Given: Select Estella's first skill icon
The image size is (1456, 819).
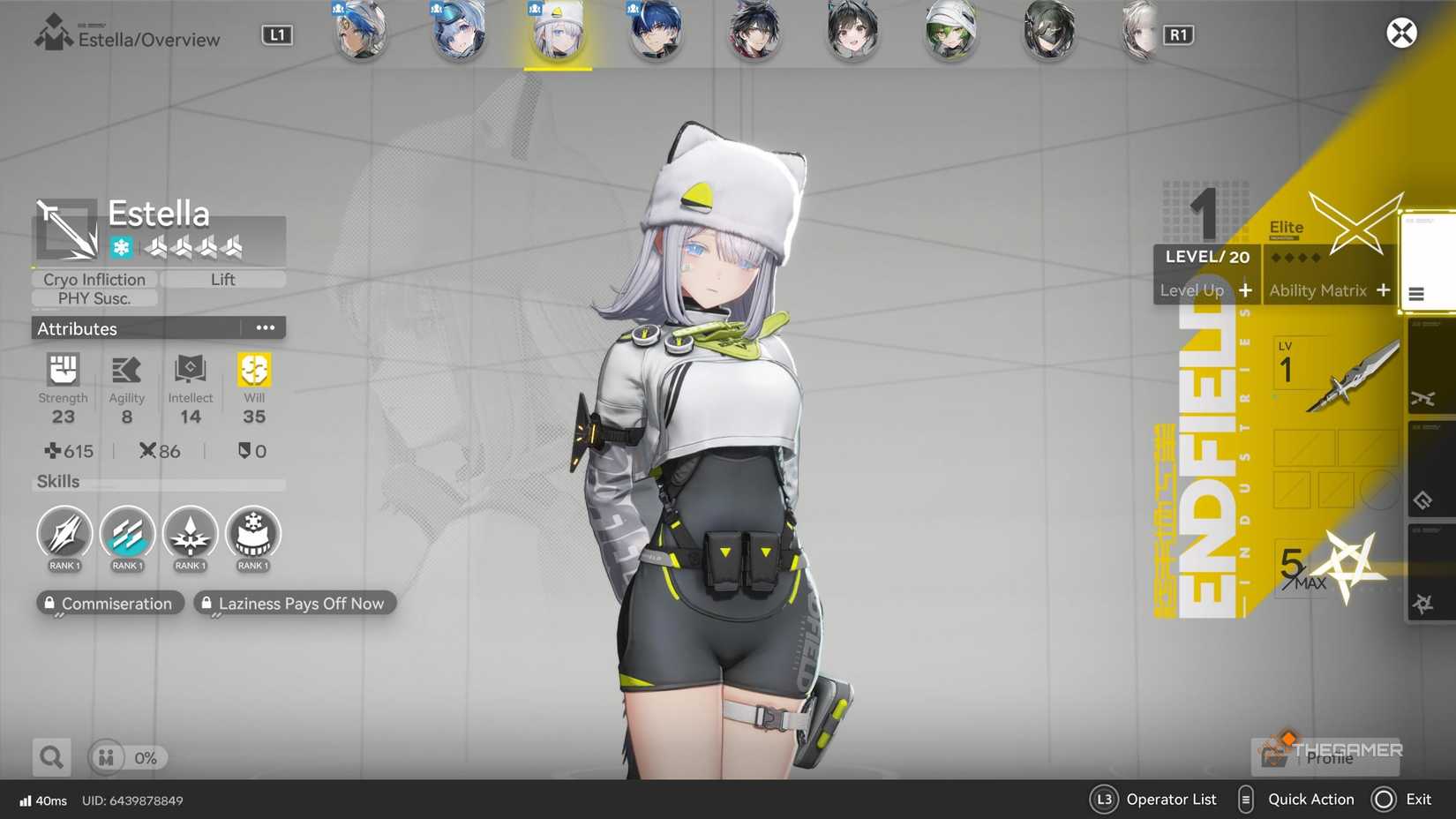Looking at the screenshot, I should point(64,535).
